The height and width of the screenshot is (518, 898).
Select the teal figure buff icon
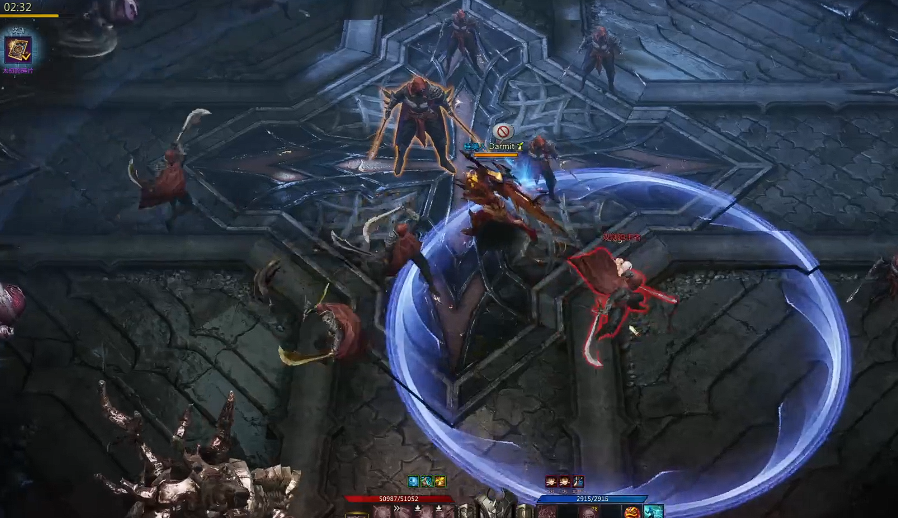pyautogui.click(x=426, y=482)
